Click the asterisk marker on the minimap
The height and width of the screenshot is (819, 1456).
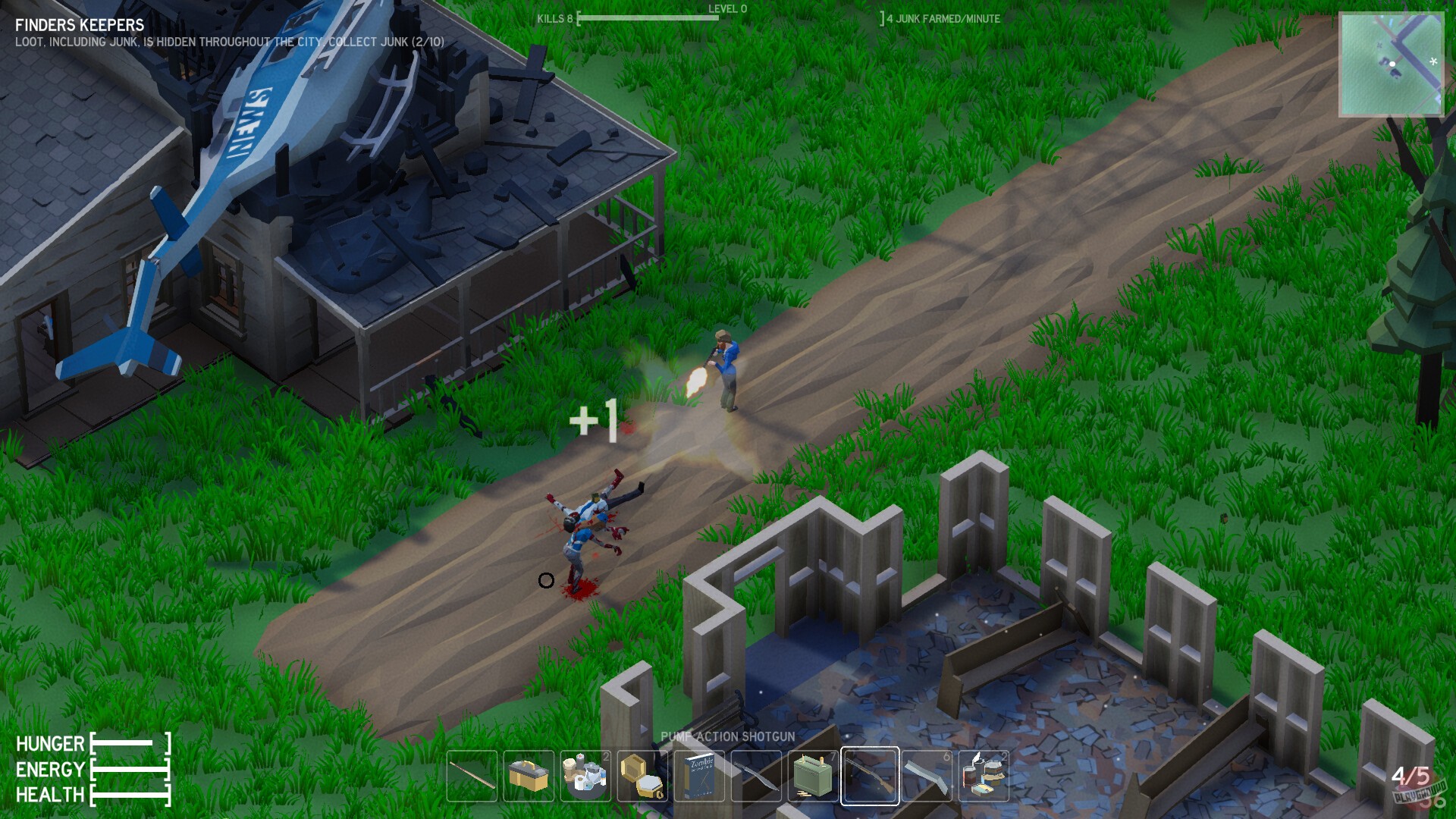(1433, 62)
